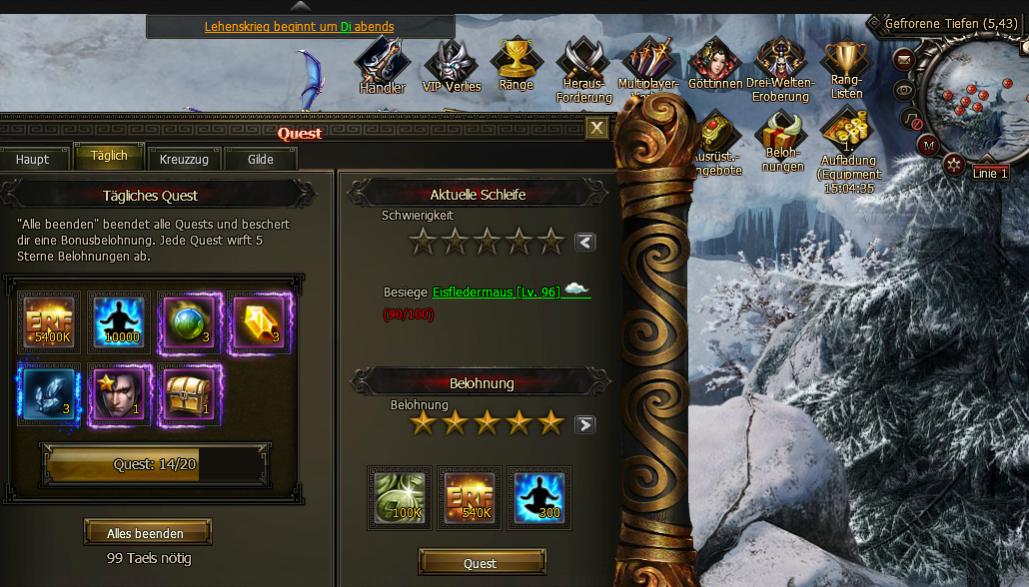Open the VIP Verlies dungeon
This screenshot has width=1029, height=587.
click(x=452, y=66)
